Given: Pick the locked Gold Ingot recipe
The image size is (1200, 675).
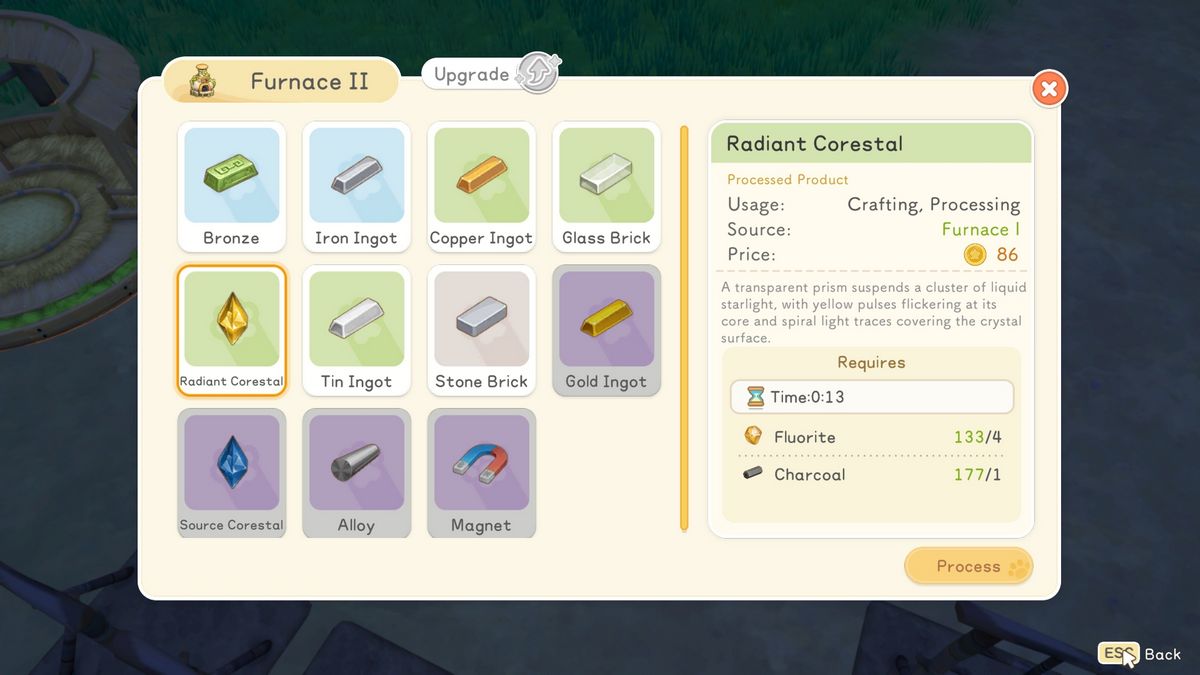Looking at the screenshot, I should pos(606,330).
